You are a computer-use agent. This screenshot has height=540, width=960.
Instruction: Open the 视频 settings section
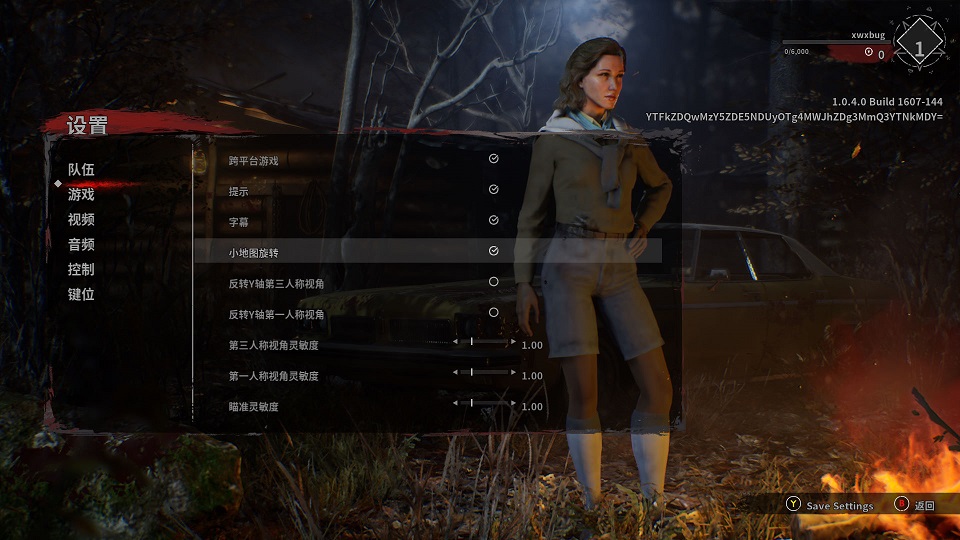(81, 220)
